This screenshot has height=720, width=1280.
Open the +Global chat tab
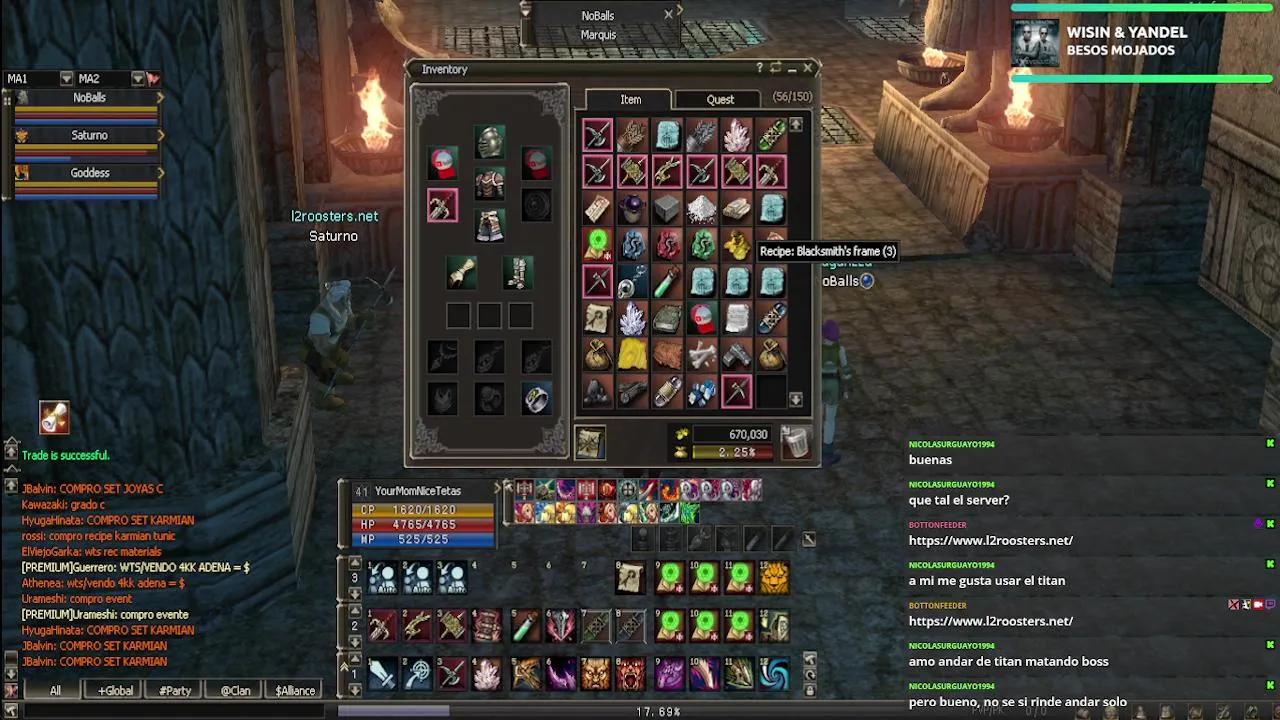point(115,690)
